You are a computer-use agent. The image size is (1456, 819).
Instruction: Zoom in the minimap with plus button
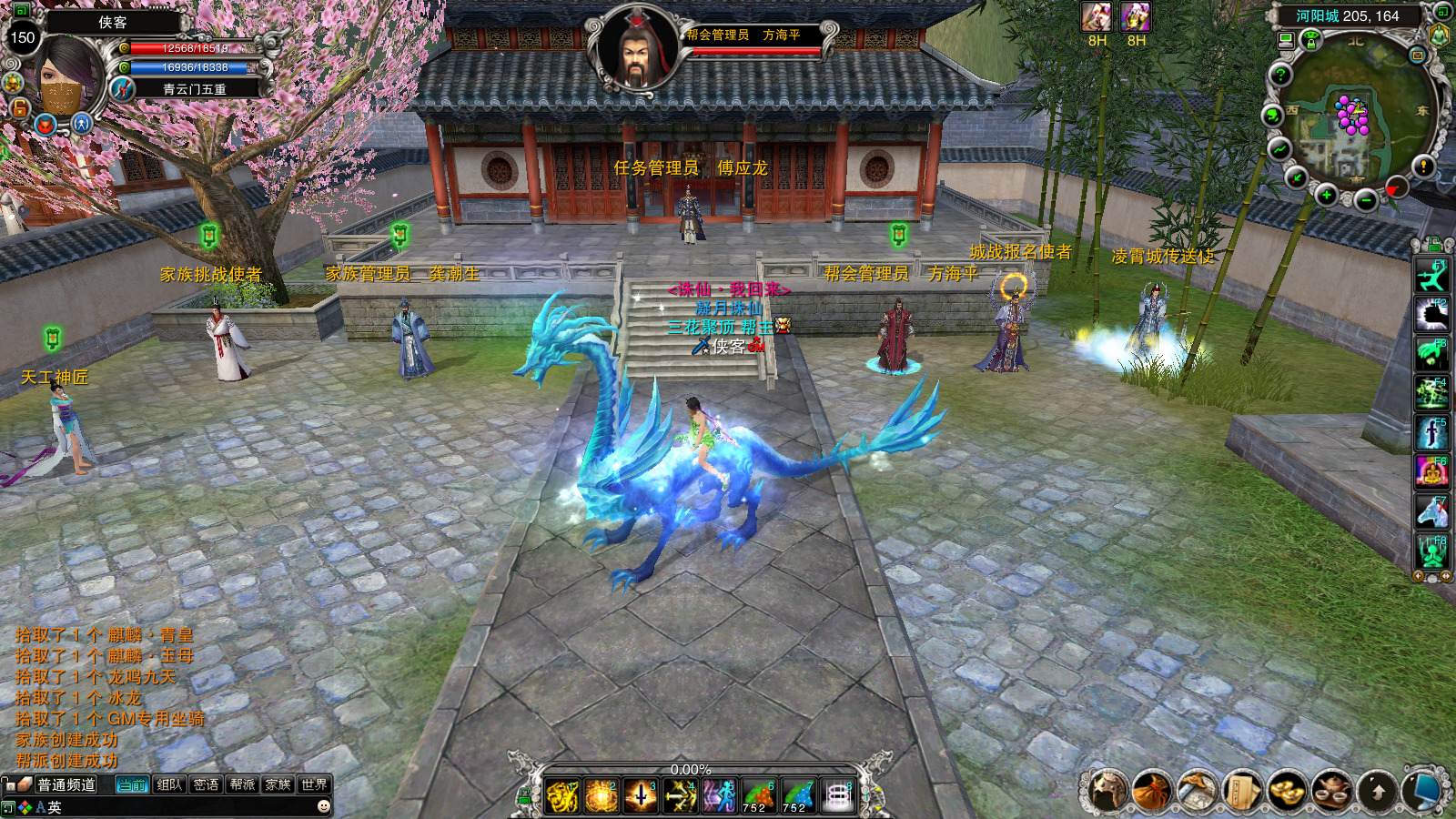(1327, 195)
